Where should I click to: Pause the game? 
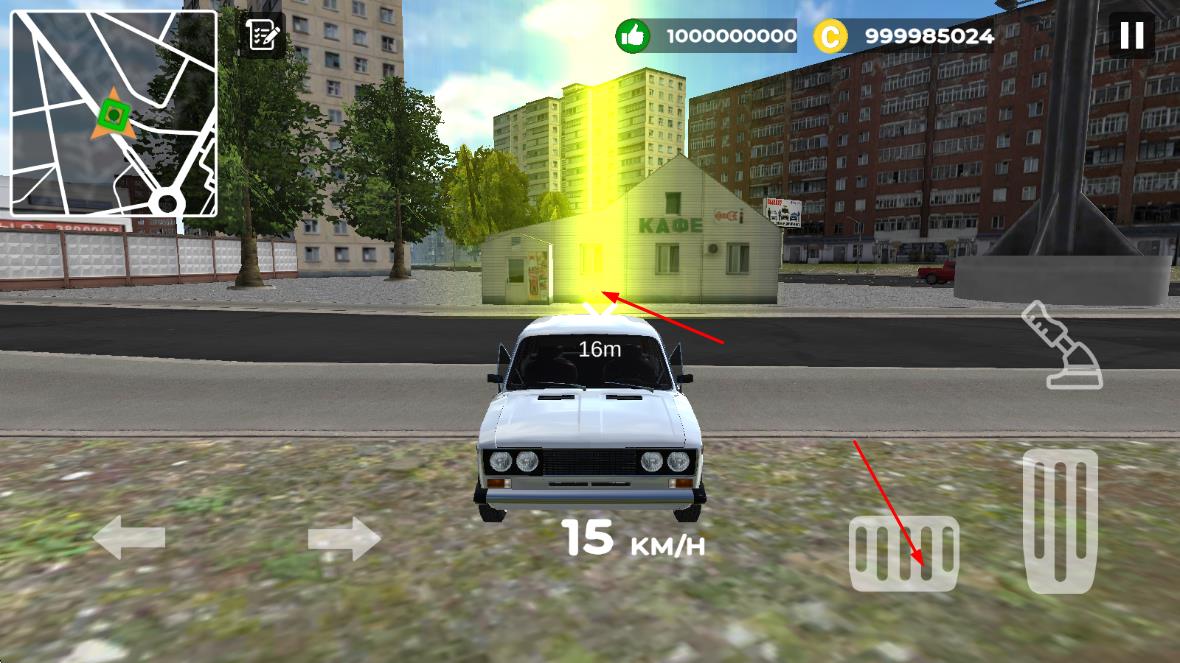click(x=1131, y=36)
